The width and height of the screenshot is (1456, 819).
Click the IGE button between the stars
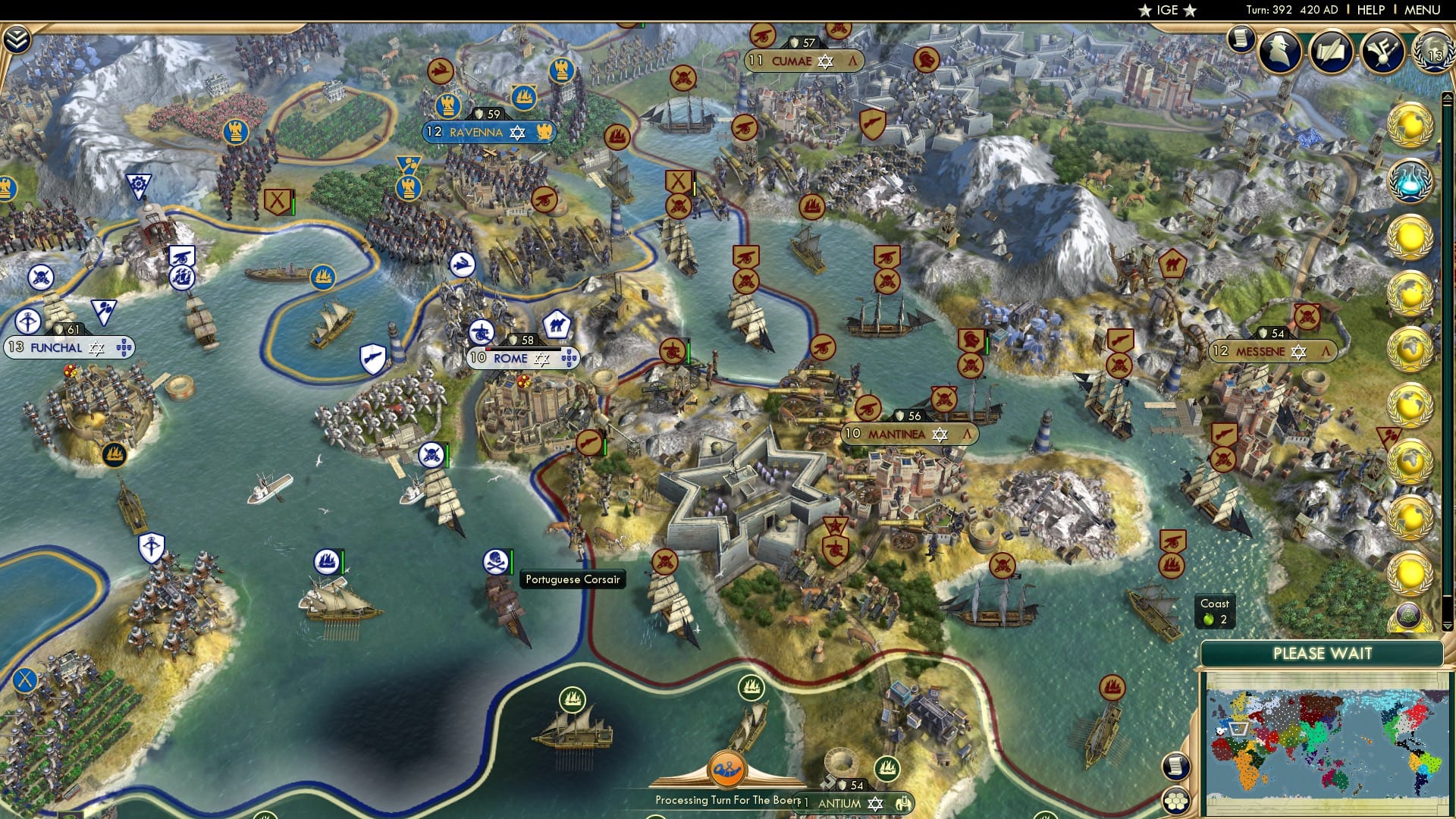(1168, 11)
